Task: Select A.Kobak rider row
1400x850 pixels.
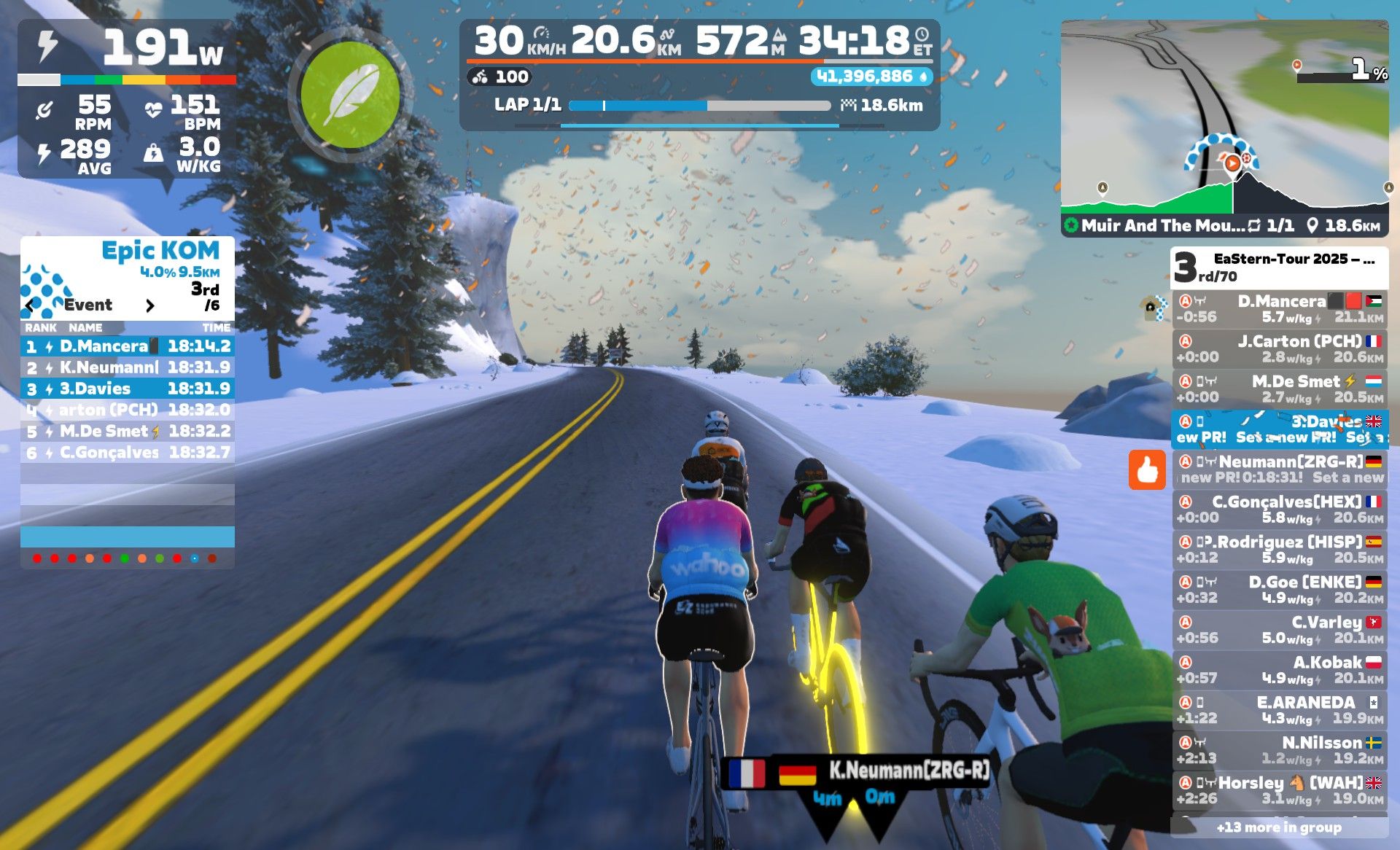Action: [1280, 669]
